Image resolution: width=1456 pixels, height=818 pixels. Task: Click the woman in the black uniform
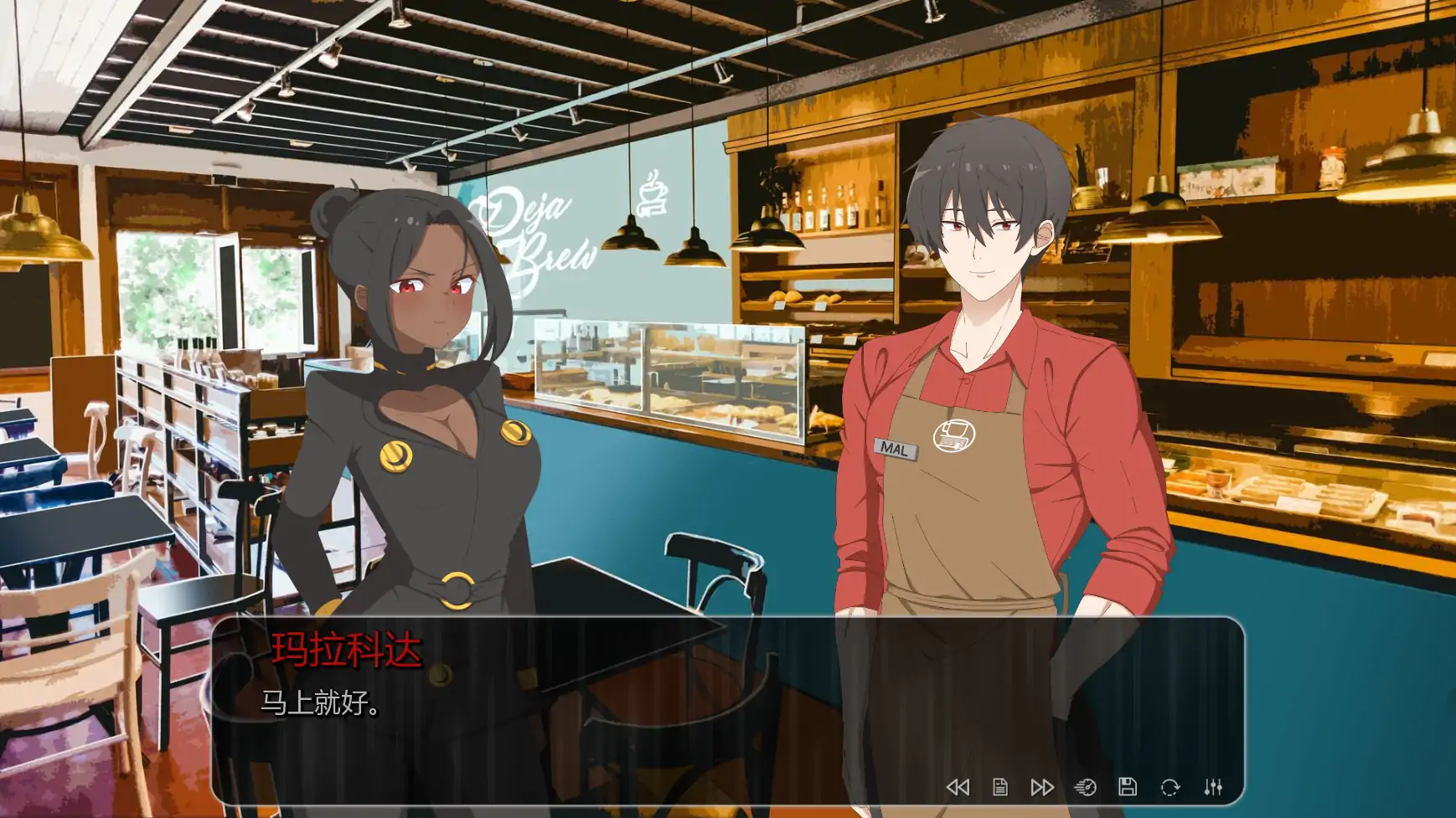click(419, 419)
